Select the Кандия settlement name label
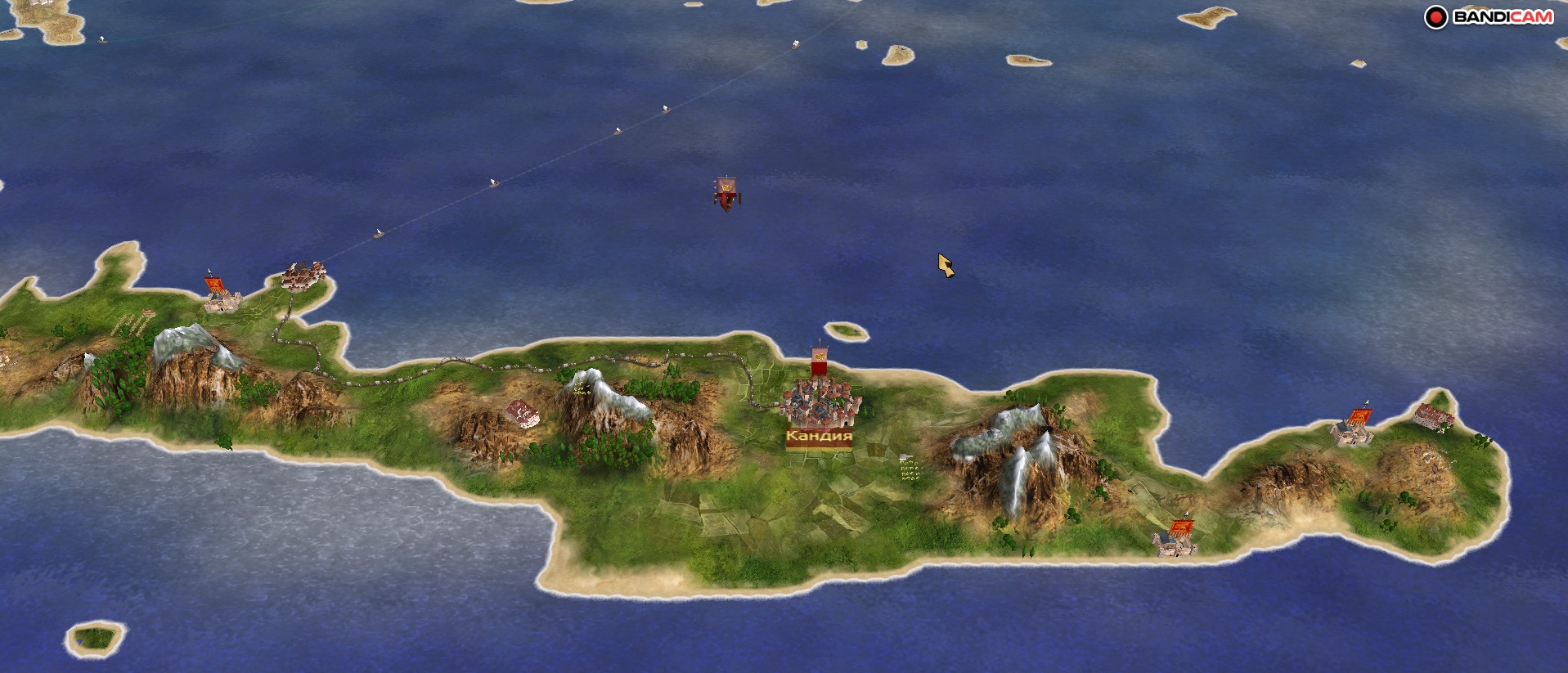The width and height of the screenshot is (1568, 673). [x=819, y=437]
